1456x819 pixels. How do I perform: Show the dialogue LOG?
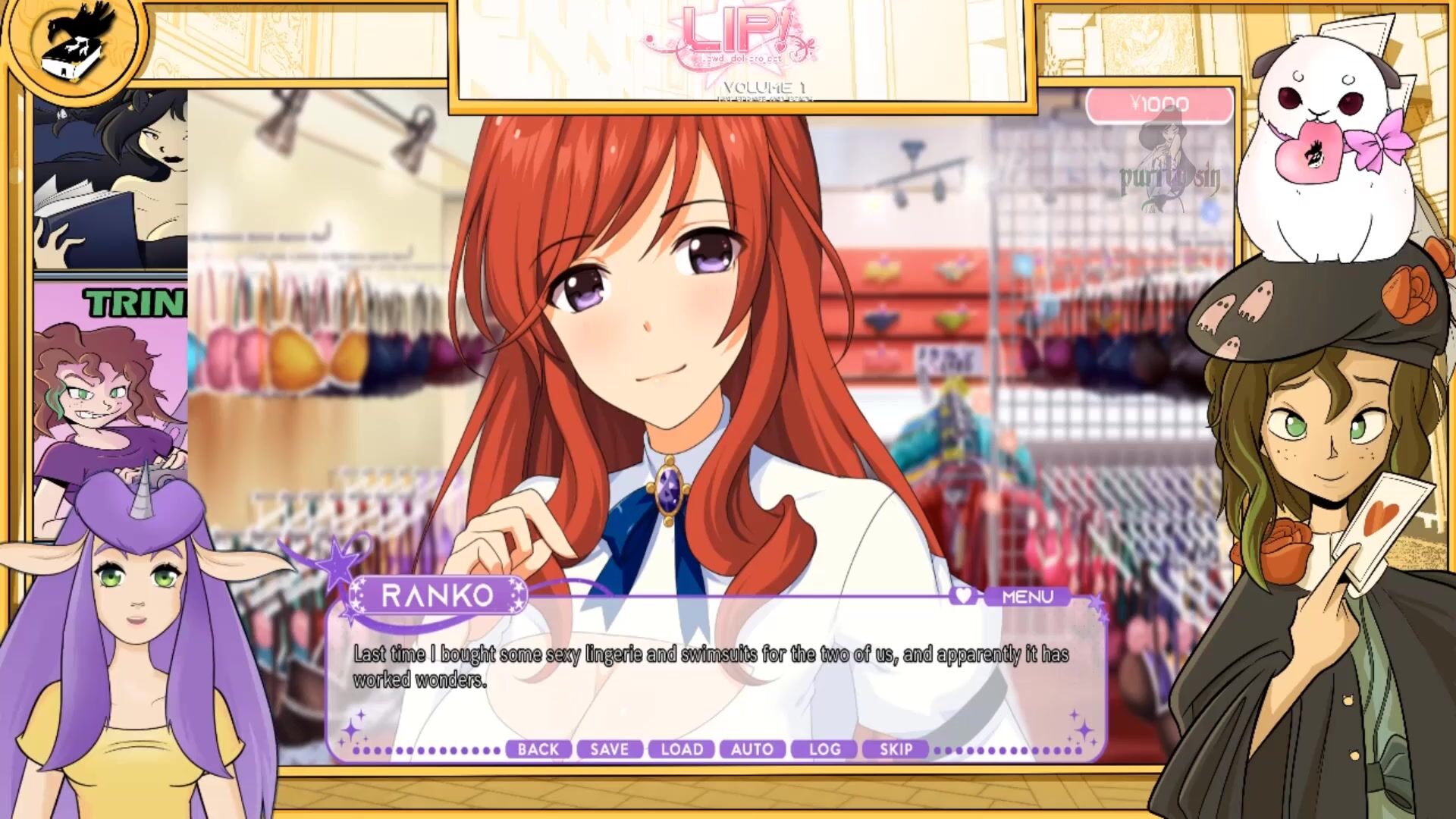[x=824, y=749]
